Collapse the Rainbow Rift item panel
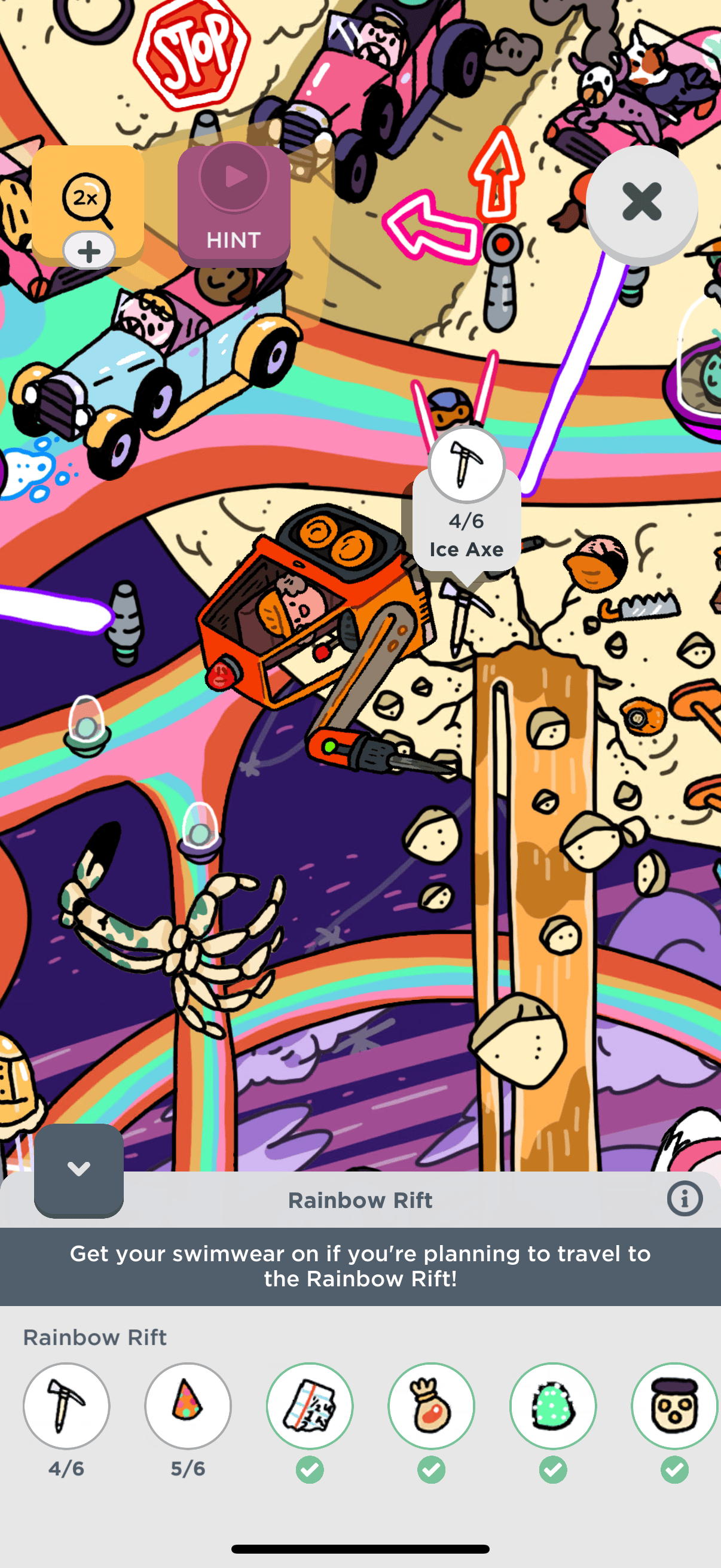Screen dimensions: 721x1568 click(78, 1169)
